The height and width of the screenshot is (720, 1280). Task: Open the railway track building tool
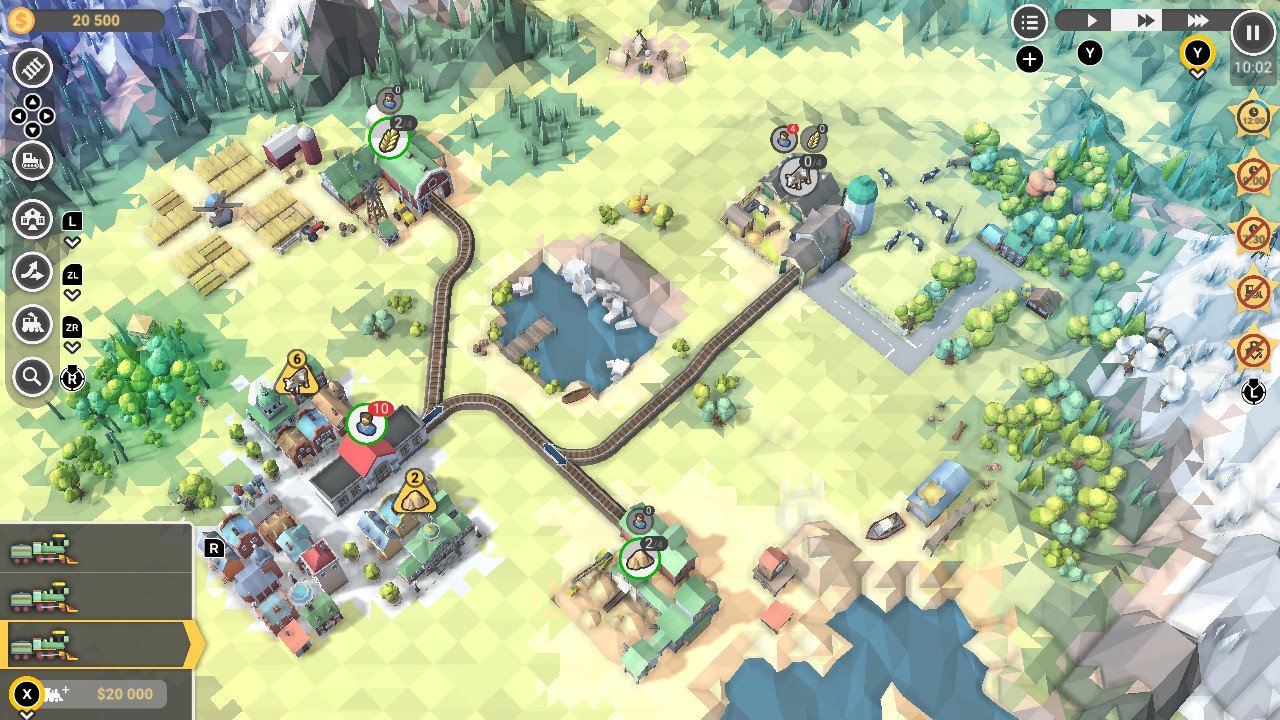[33, 69]
